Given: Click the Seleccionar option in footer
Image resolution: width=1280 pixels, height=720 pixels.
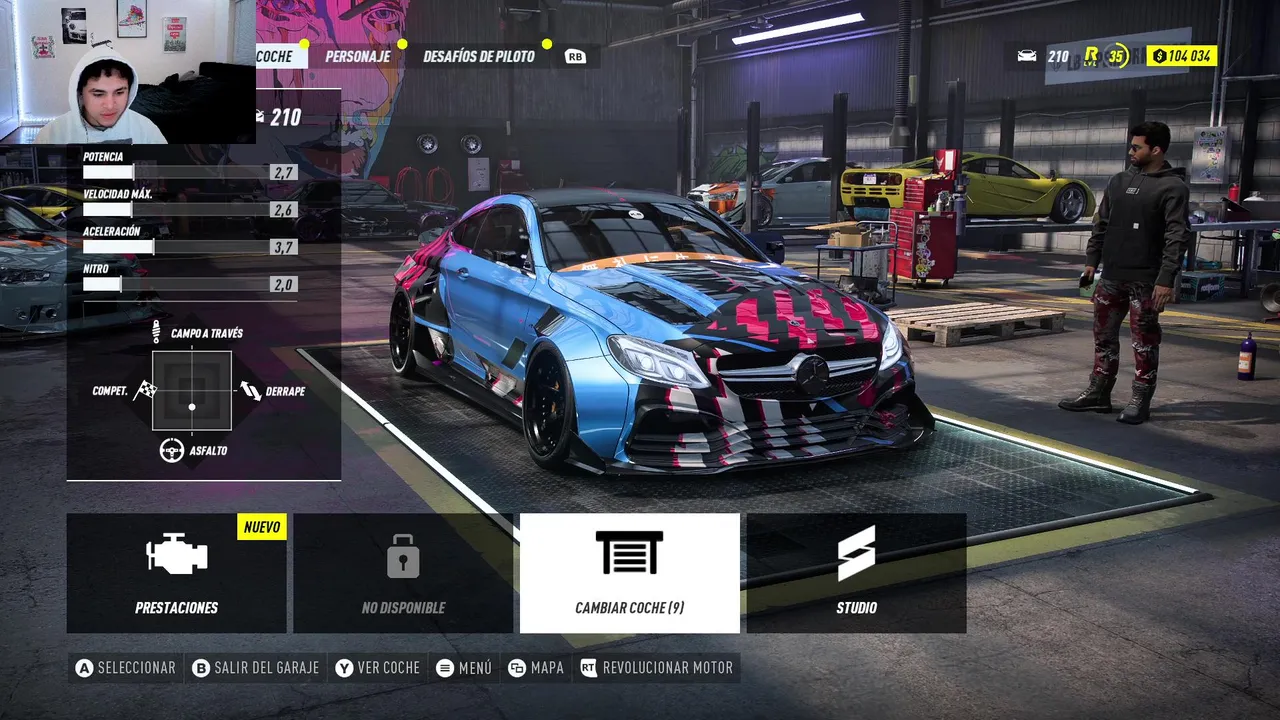Looking at the screenshot, I should click(x=126, y=668).
